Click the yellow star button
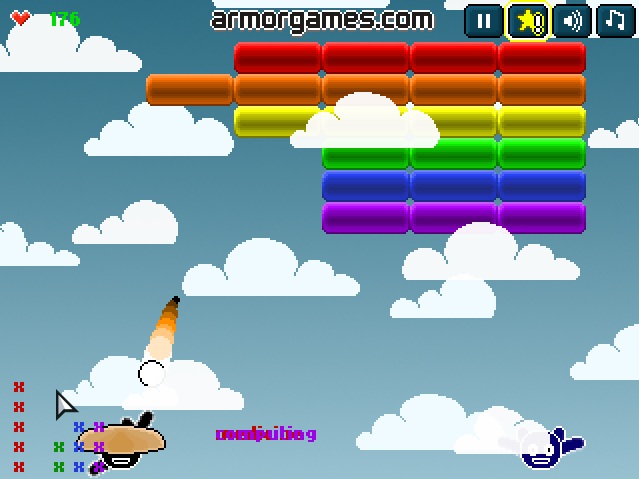The image size is (639, 479). pos(528,20)
